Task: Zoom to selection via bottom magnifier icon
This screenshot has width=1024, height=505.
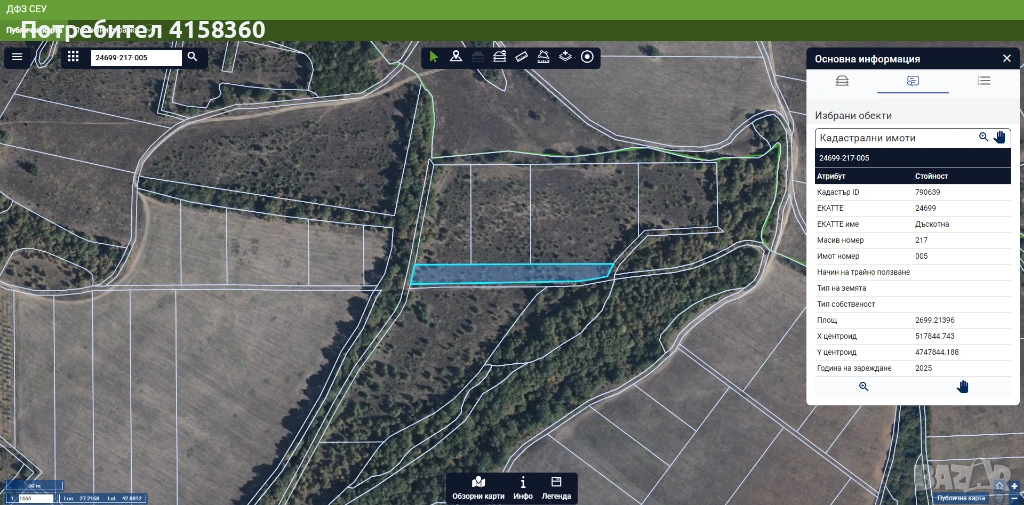Action: (x=864, y=386)
